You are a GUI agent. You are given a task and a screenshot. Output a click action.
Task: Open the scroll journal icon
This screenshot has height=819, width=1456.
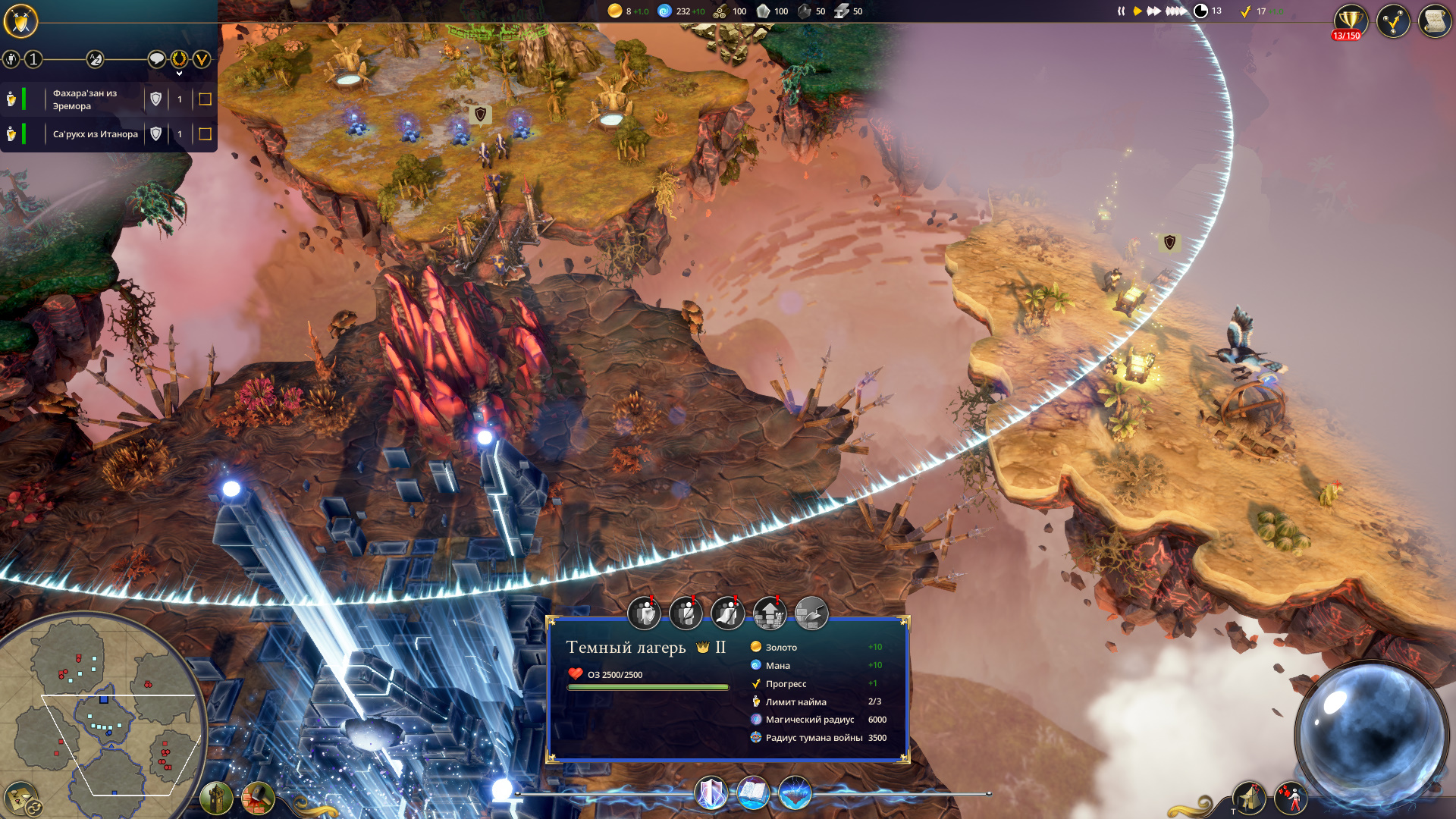point(1434,21)
